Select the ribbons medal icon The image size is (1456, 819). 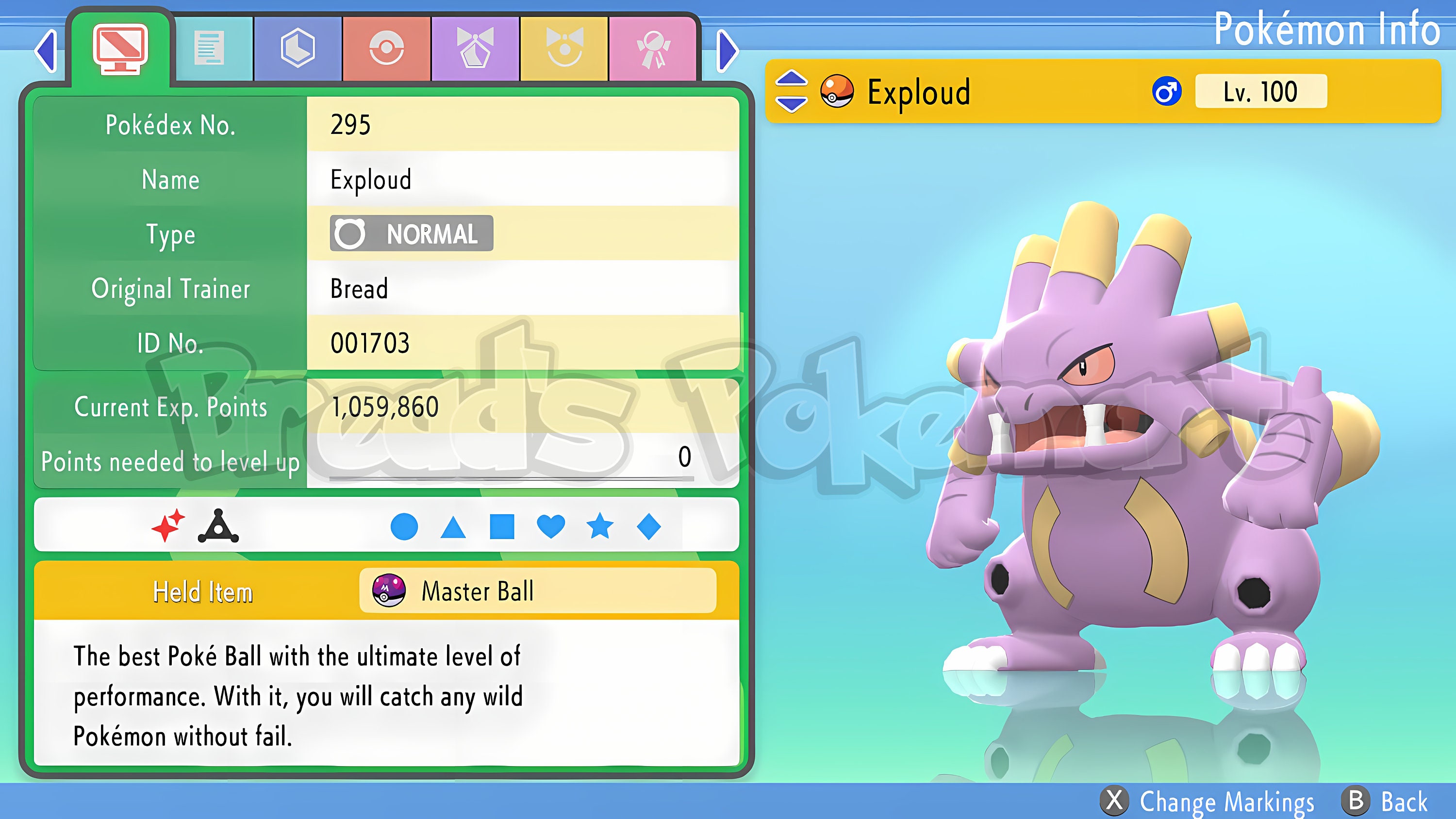[x=654, y=48]
